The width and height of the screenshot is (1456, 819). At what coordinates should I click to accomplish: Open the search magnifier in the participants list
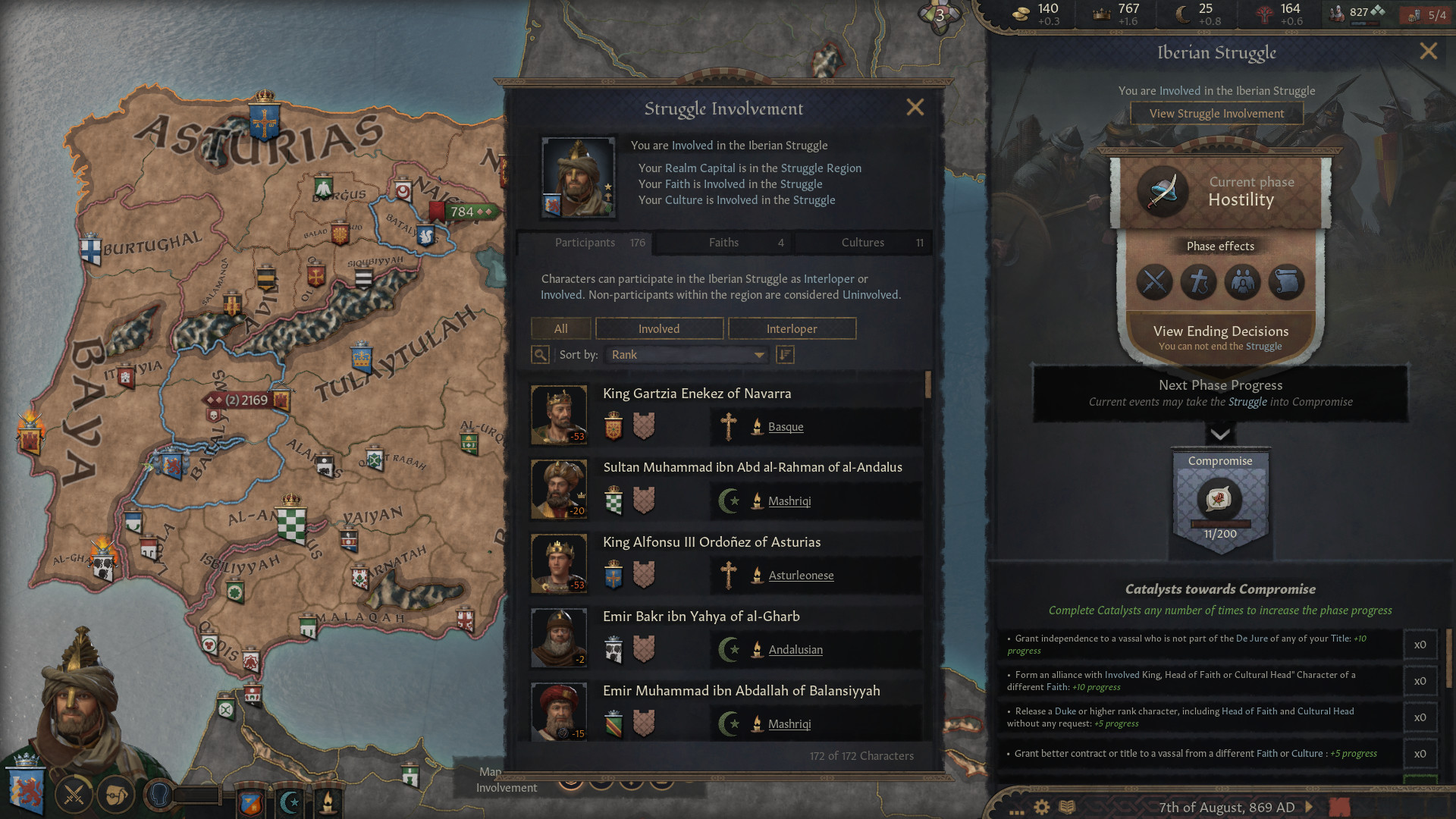540,355
